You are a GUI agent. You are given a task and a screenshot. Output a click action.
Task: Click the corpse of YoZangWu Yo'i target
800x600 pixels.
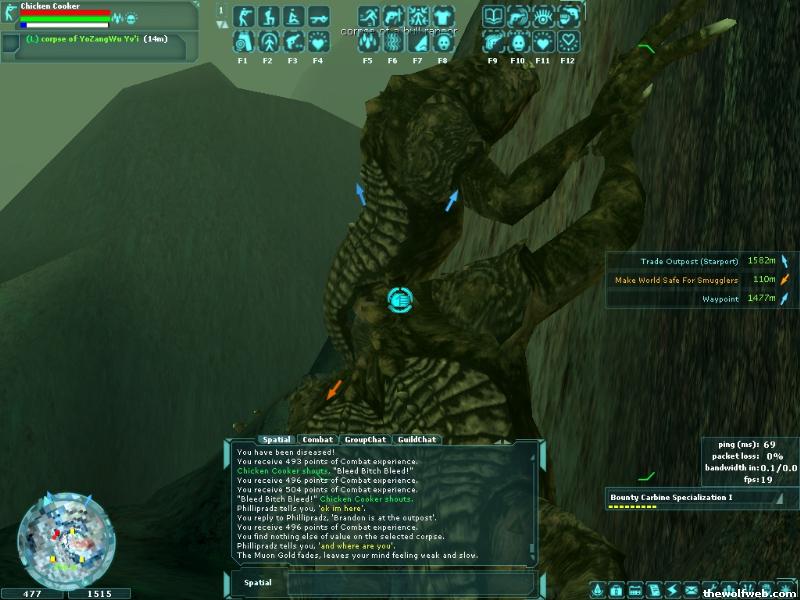80,38
